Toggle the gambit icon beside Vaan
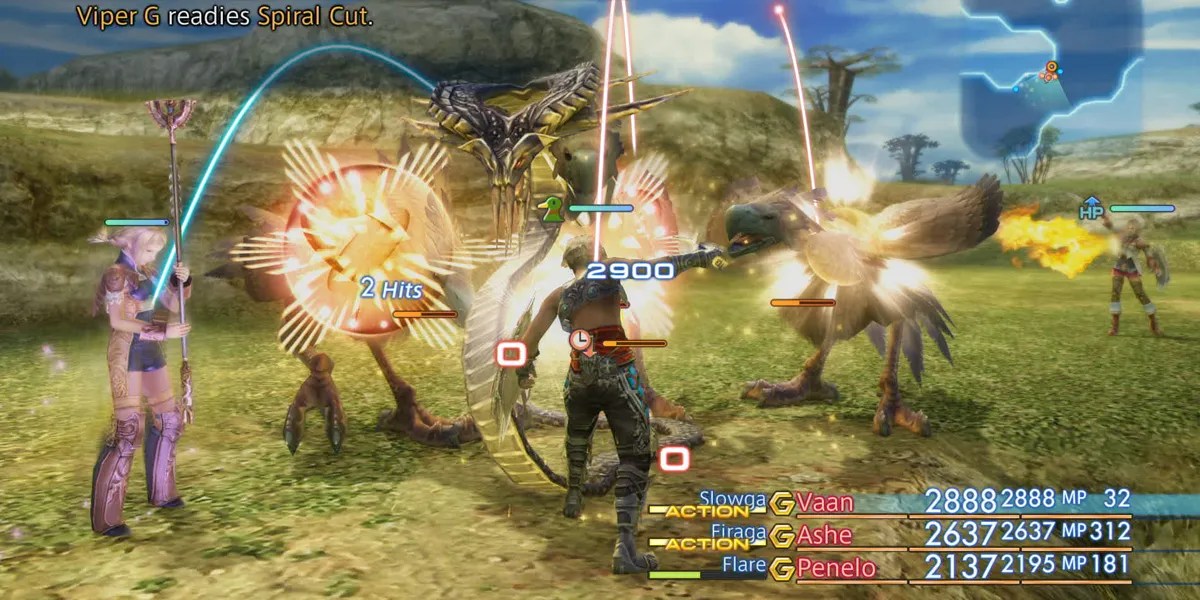Image resolution: width=1200 pixels, height=600 pixels. (782, 502)
